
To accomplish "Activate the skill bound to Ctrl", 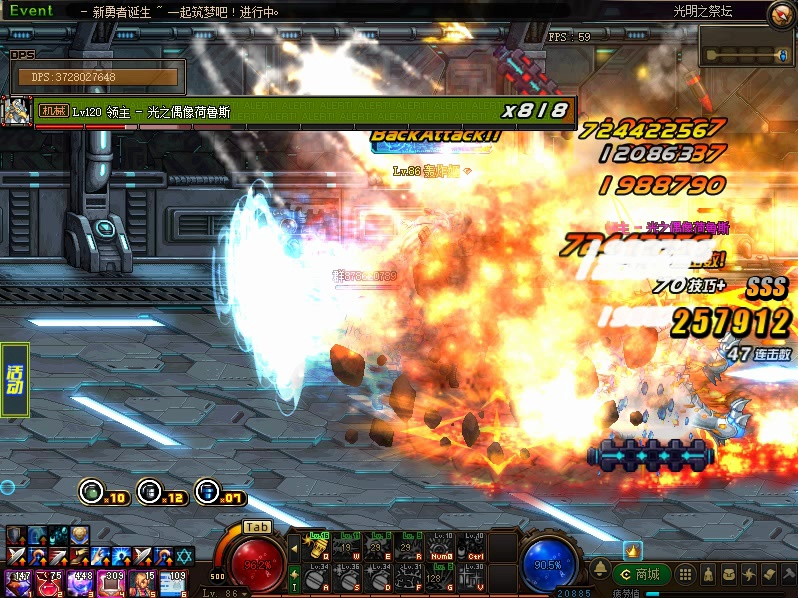I will (x=475, y=547).
